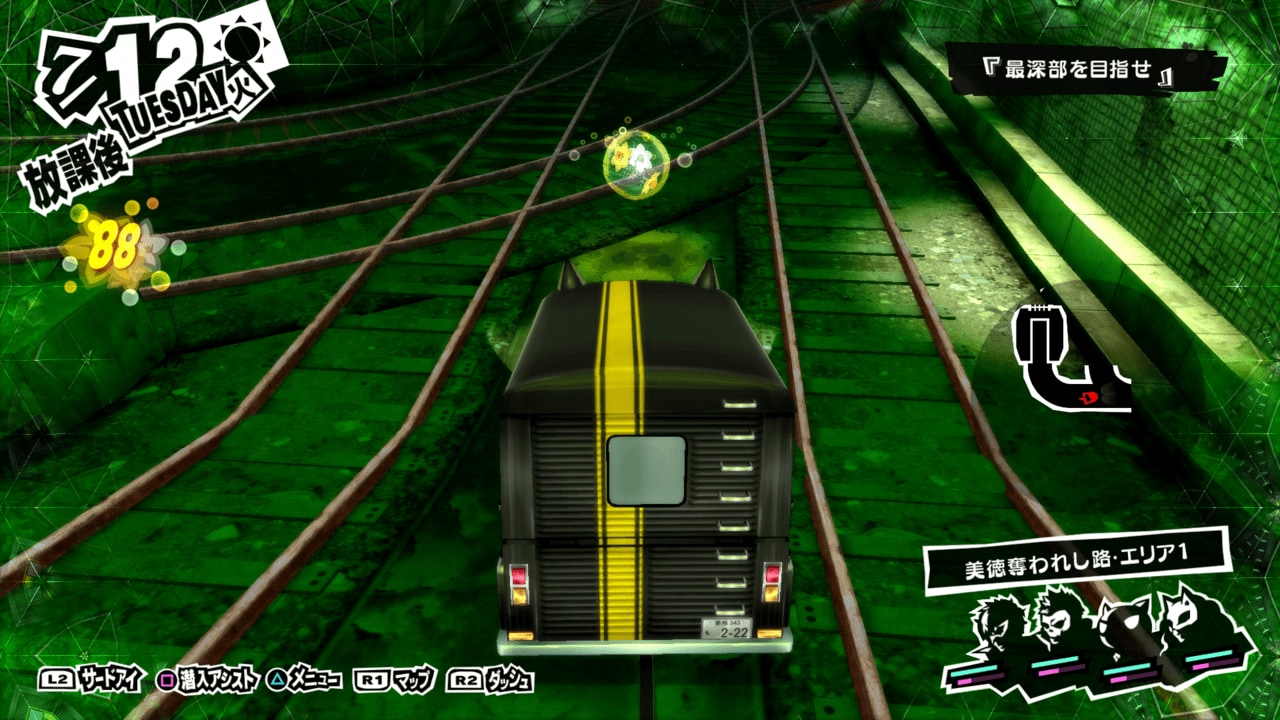Select Mona's round cat-head portrait

pos(1135,632)
